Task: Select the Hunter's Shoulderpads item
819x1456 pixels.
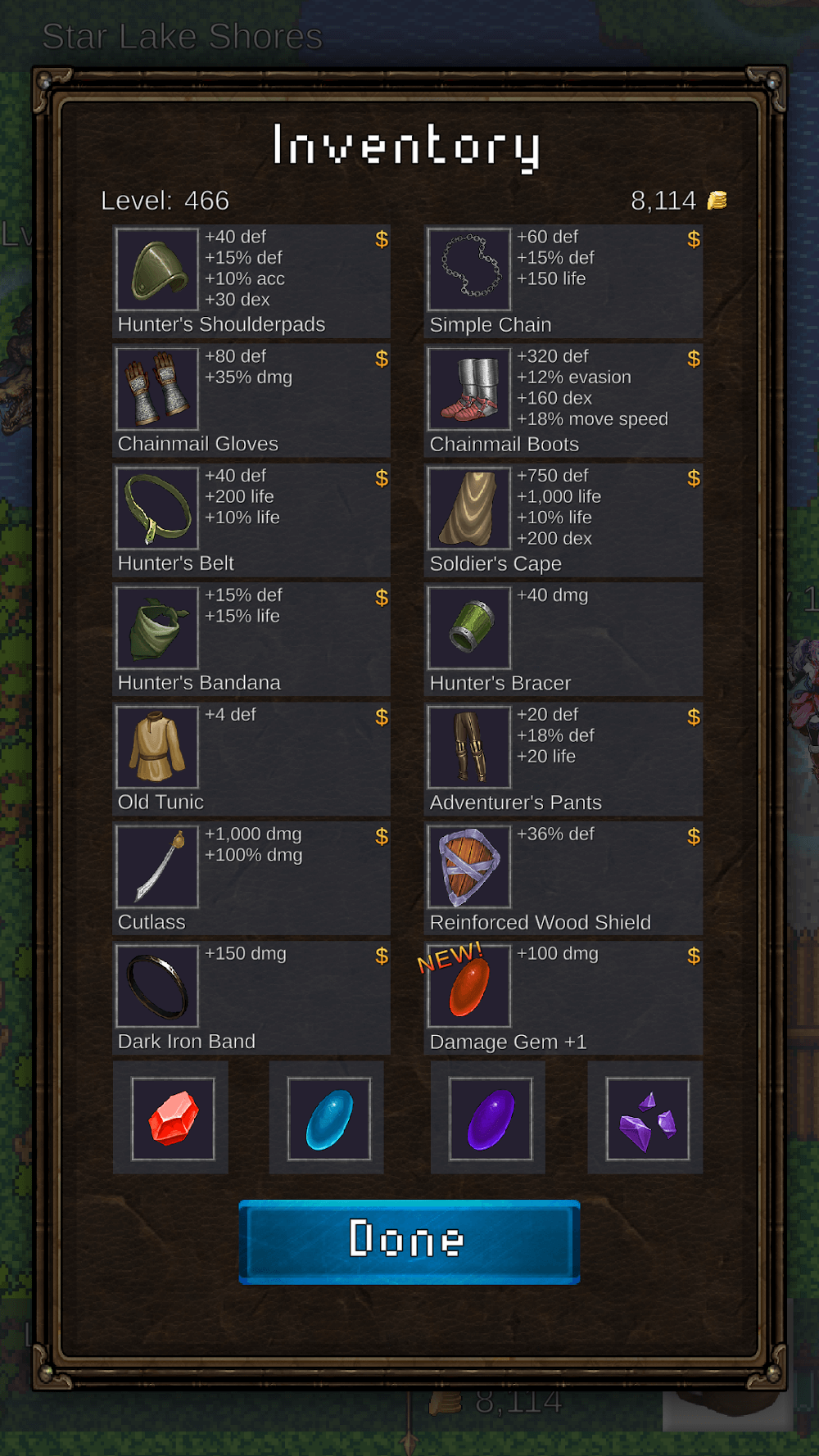Action: [x=251, y=282]
